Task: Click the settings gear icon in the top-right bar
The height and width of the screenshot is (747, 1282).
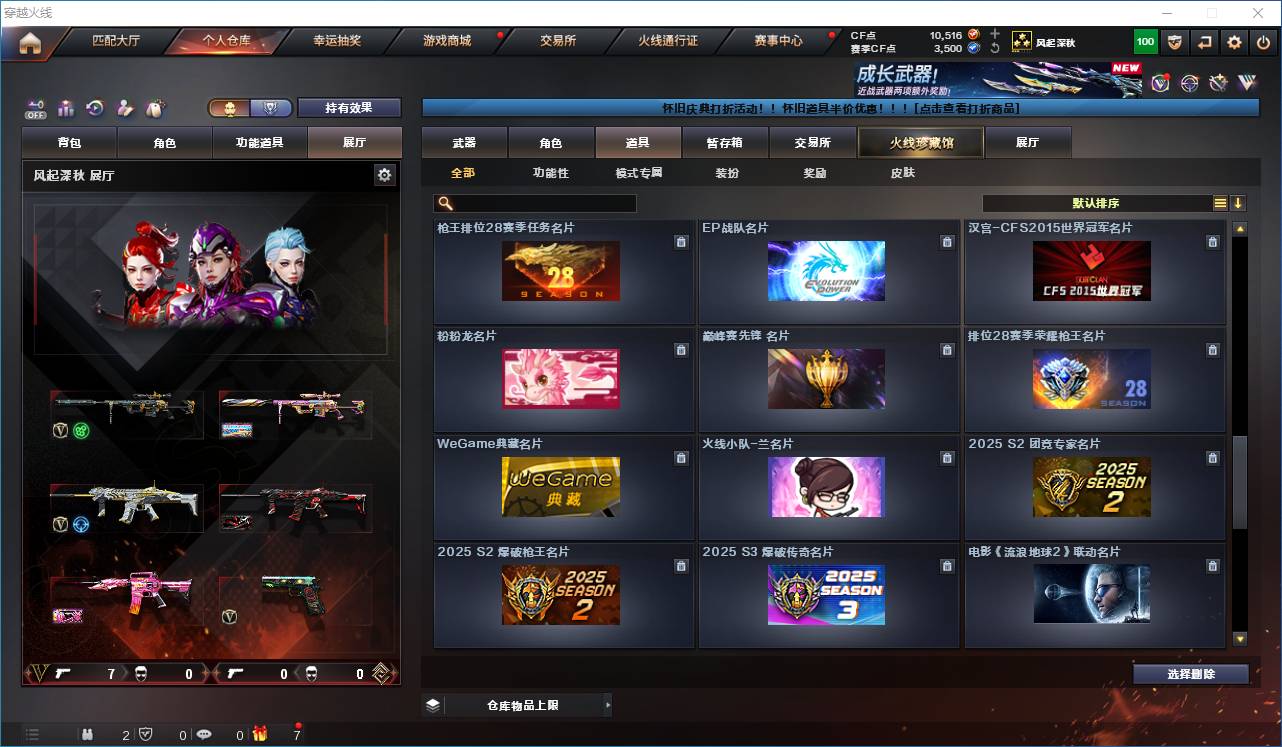Action: tap(1233, 41)
